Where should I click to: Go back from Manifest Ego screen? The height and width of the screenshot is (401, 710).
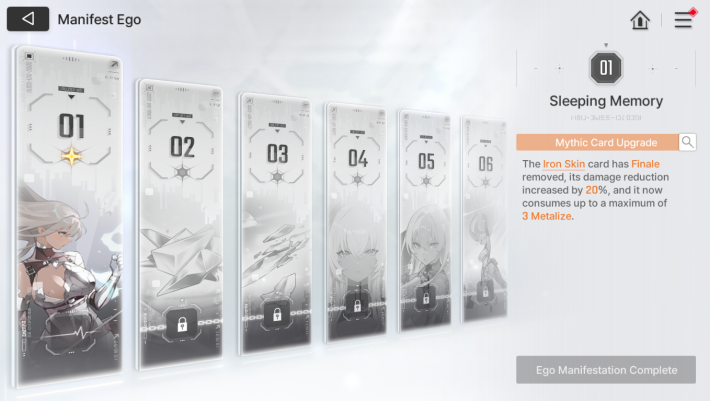[27, 19]
